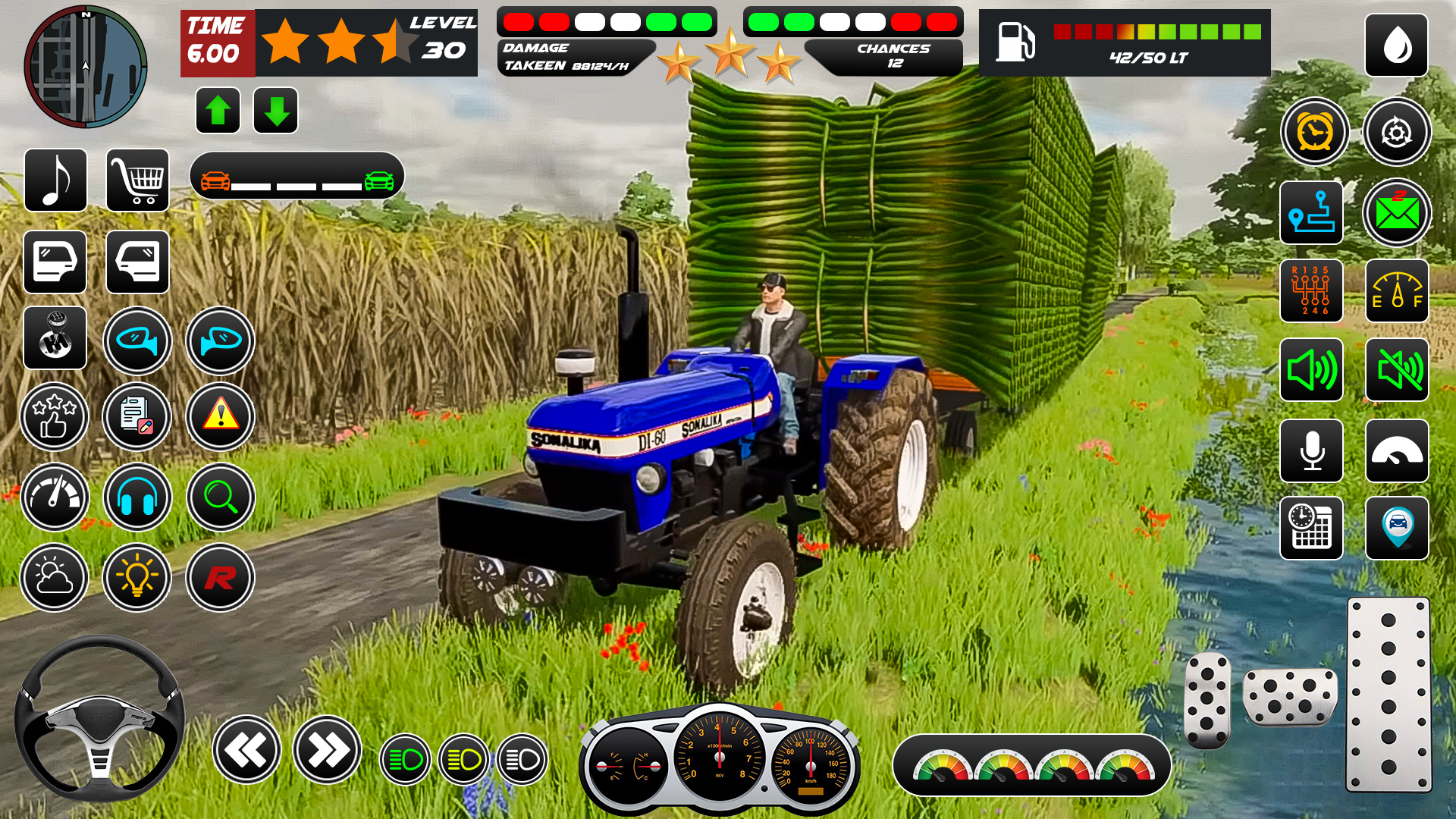The width and height of the screenshot is (1456, 819).
Task: Select the route waypoint map icon
Action: pyautogui.click(x=1311, y=213)
